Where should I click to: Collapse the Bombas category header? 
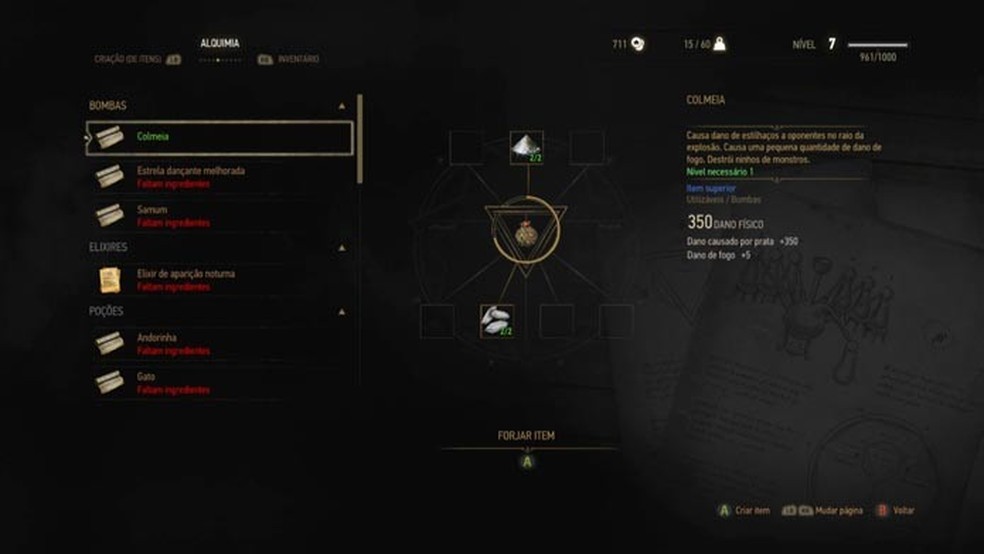(343, 105)
